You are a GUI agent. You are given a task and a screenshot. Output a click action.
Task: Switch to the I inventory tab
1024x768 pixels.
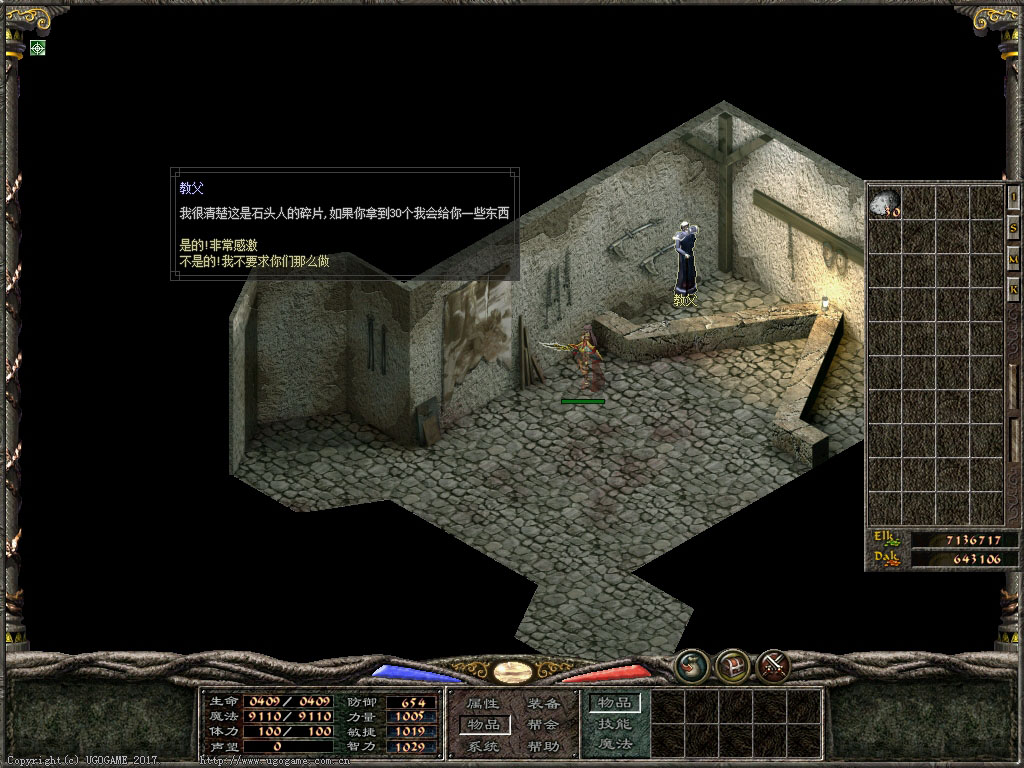click(x=1013, y=198)
